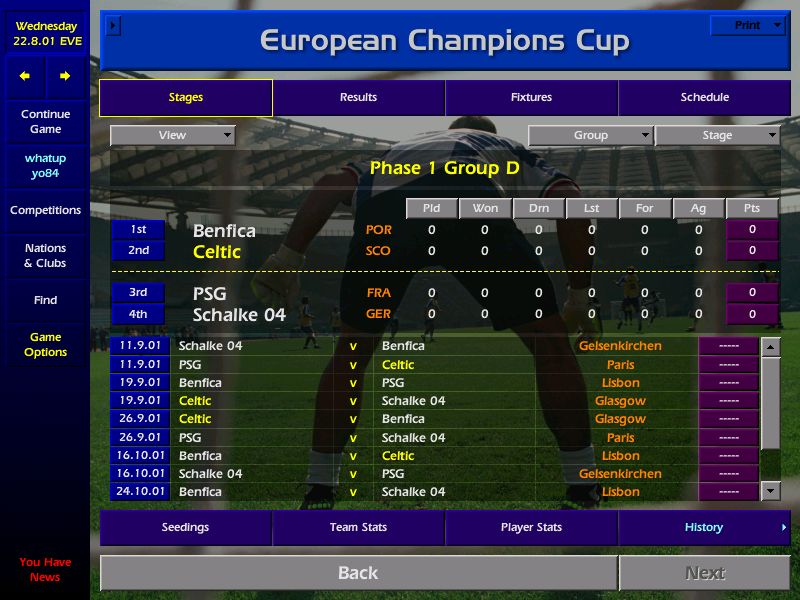Open the Competitions menu

[45, 211]
